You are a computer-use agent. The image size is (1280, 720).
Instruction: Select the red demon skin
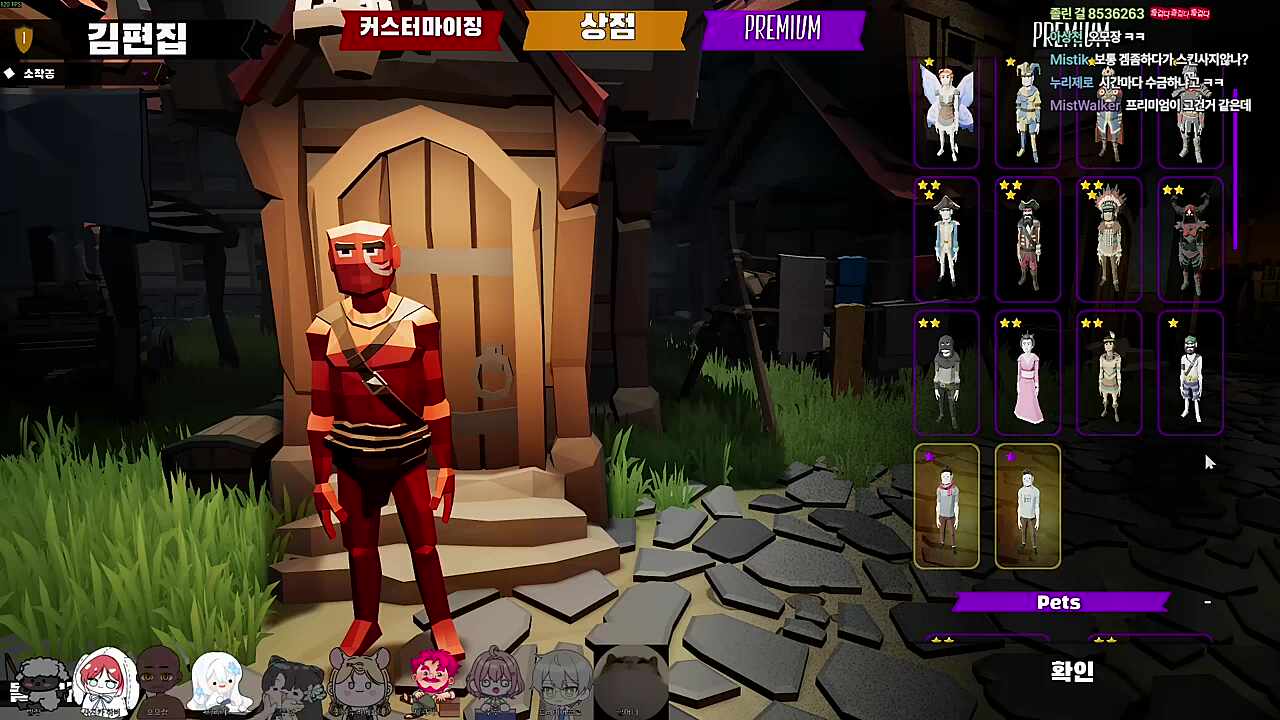[1190, 240]
